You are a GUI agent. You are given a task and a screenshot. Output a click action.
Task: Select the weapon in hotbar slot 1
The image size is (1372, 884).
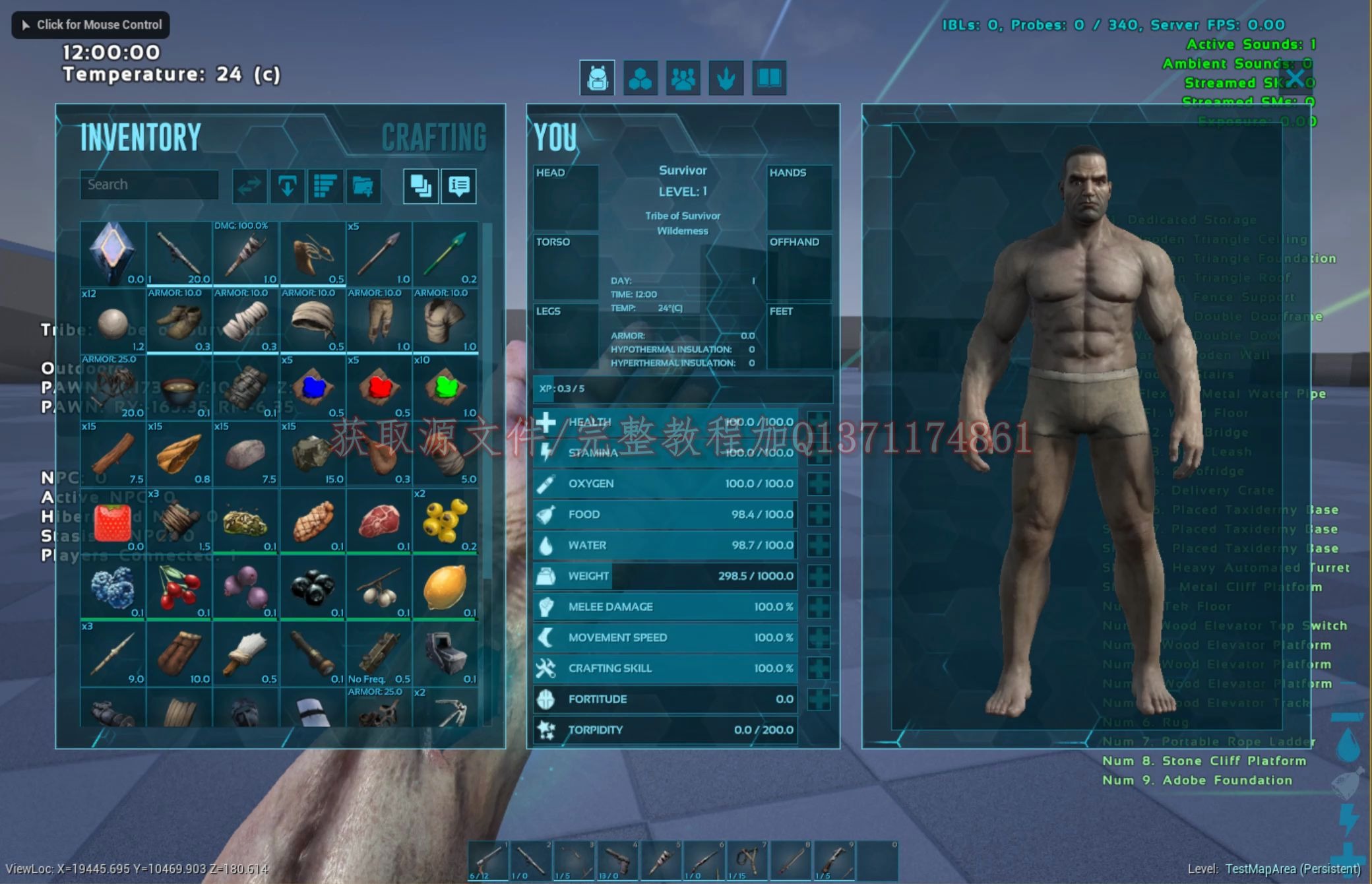click(488, 860)
